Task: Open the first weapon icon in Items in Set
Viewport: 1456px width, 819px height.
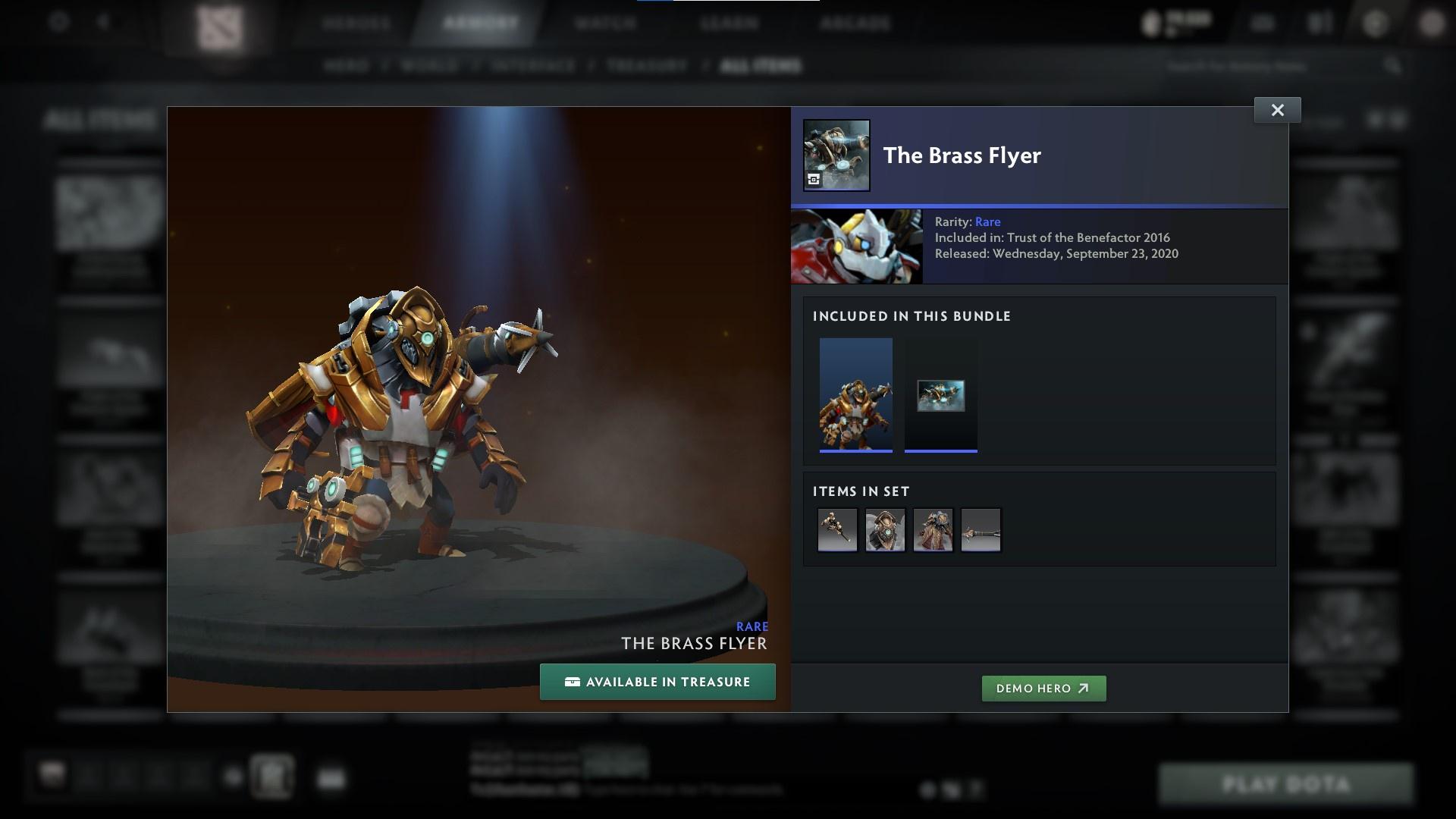Action: [x=837, y=529]
